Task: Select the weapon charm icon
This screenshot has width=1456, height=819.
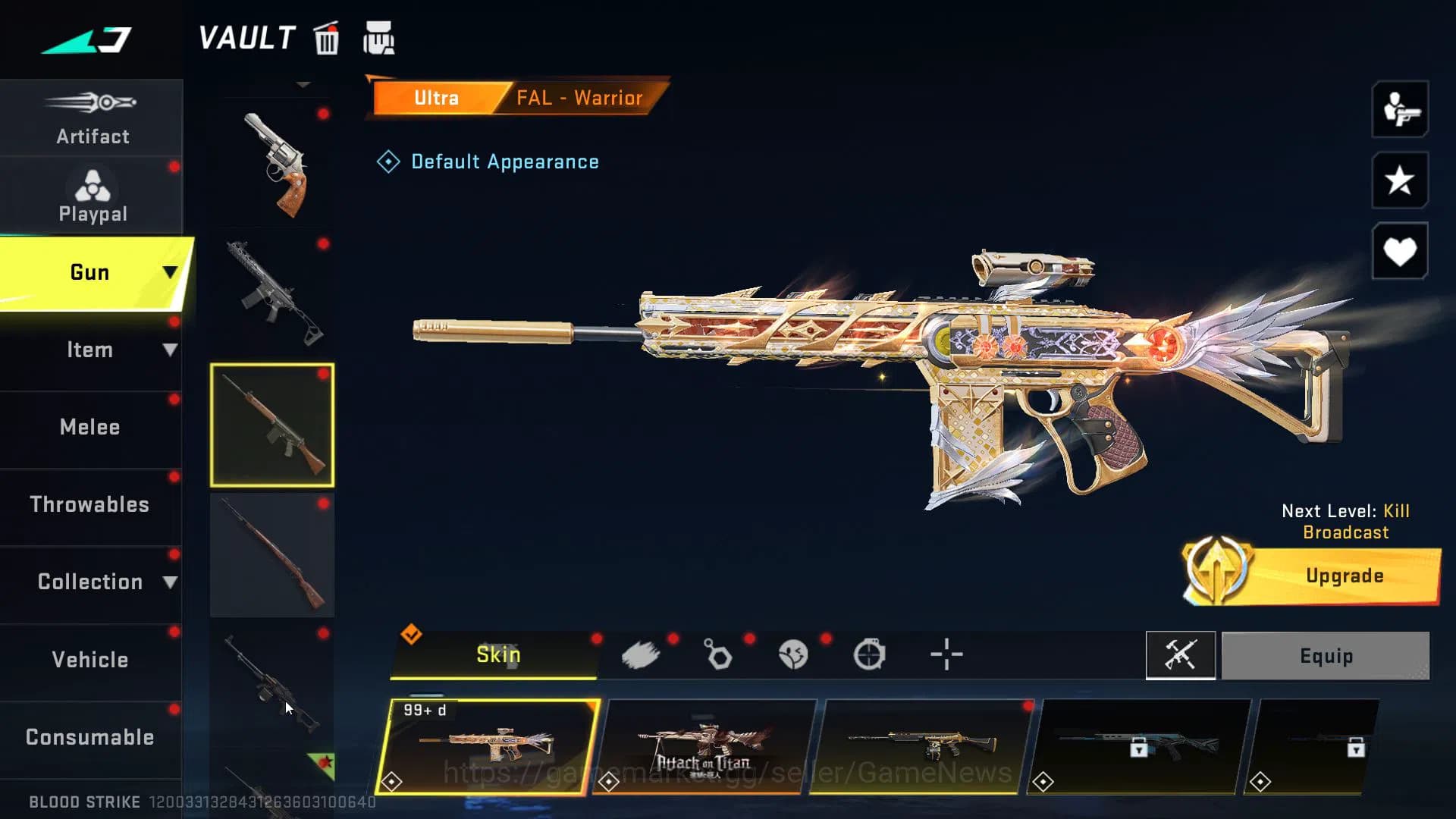Action: [718, 654]
